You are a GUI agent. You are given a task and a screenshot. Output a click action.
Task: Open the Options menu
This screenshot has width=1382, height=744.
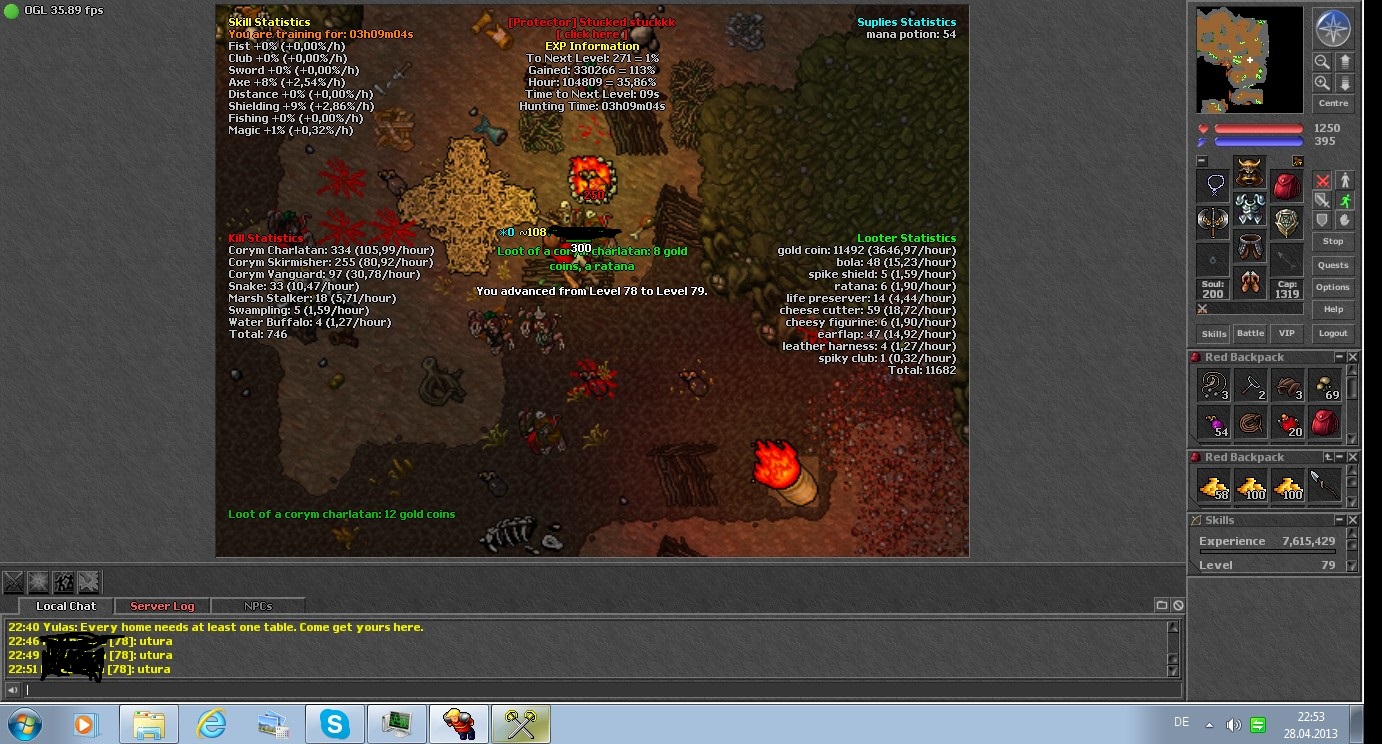(x=1332, y=287)
